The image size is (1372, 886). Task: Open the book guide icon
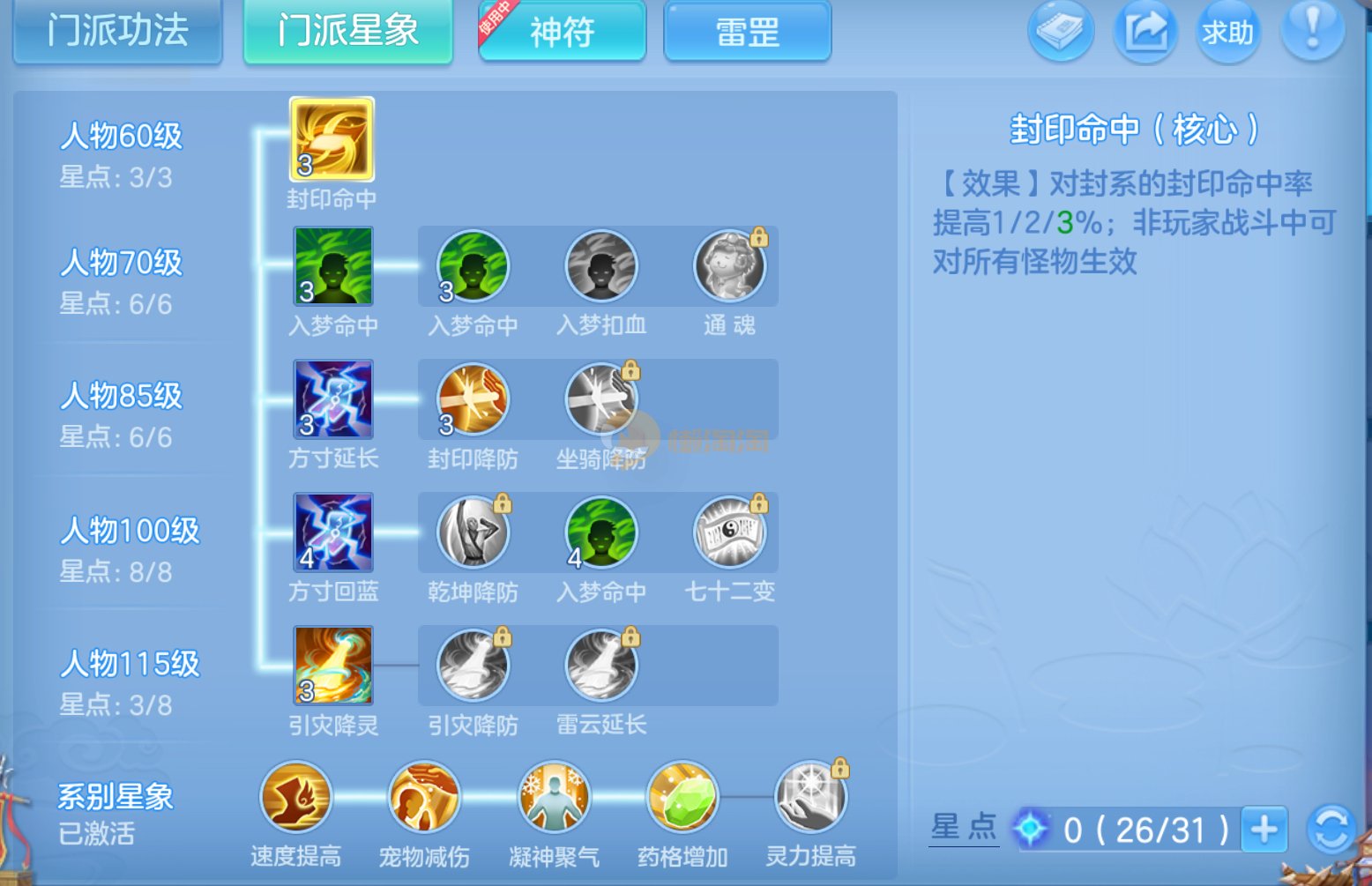point(1060,31)
